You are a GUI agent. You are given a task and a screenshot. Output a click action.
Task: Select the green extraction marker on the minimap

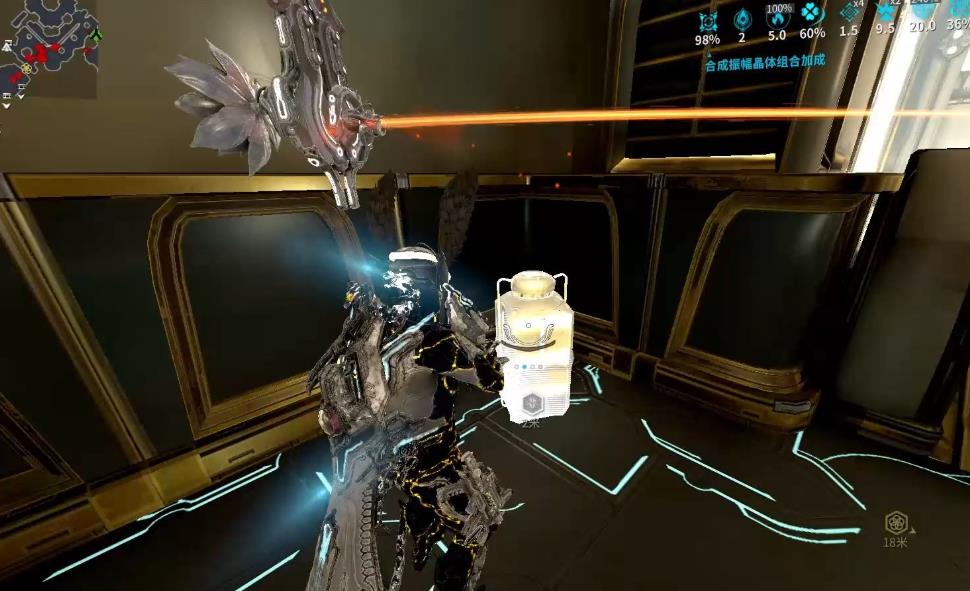coord(96,35)
